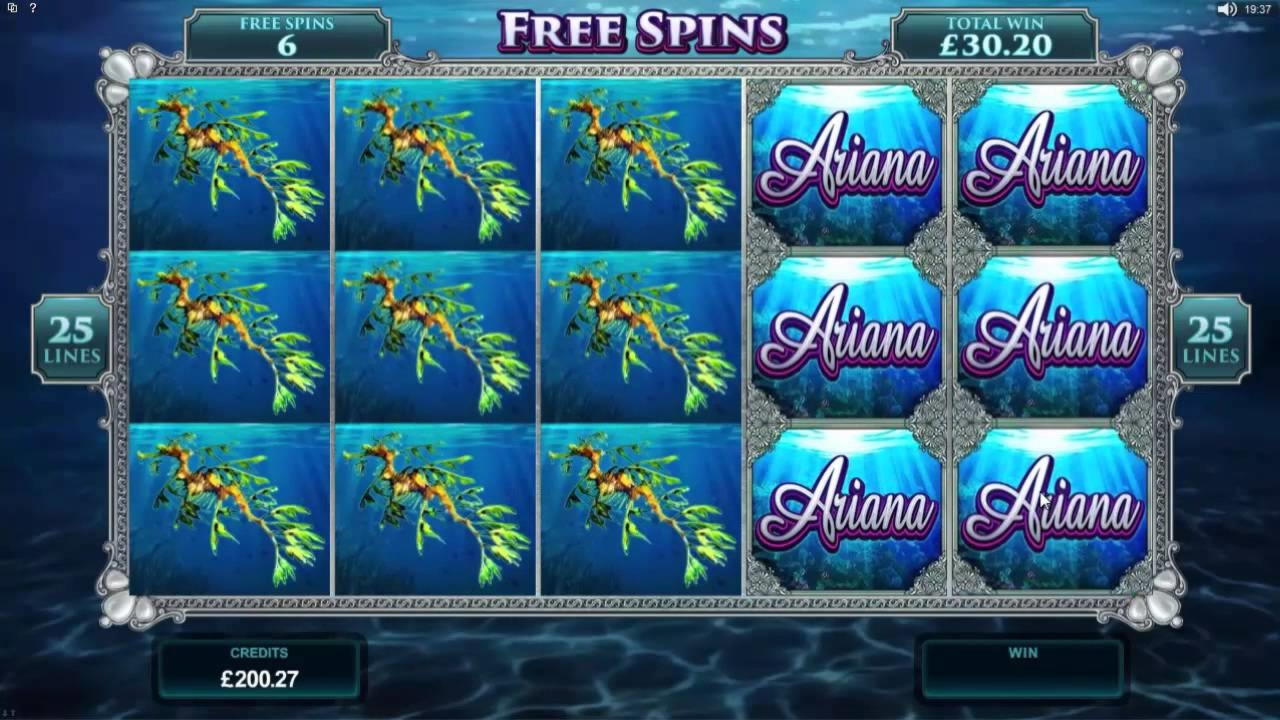Click the overlapping windows icon
The height and width of the screenshot is (720, 1280).
tap(12, 9)
